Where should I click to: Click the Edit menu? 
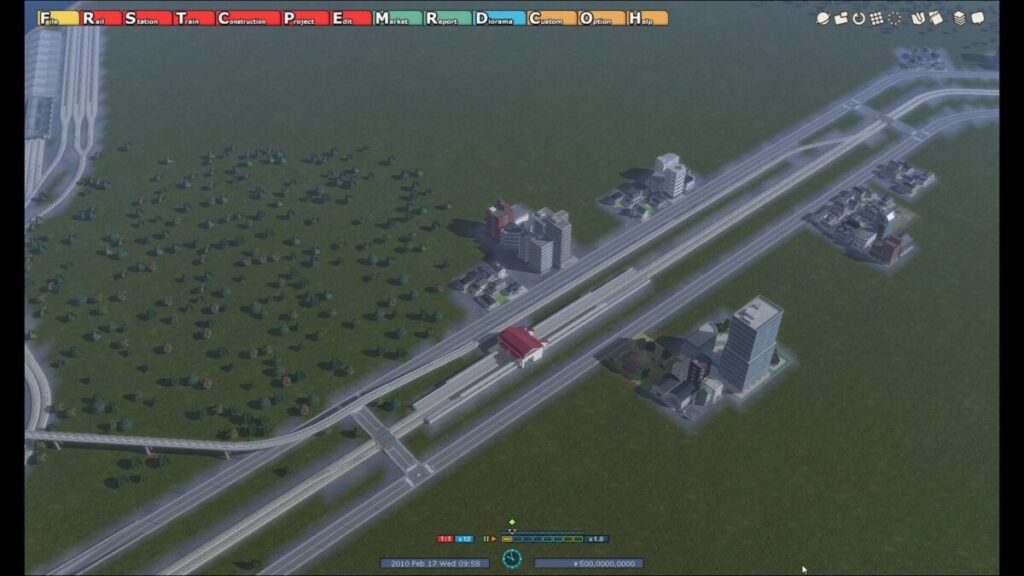(350, 18)
